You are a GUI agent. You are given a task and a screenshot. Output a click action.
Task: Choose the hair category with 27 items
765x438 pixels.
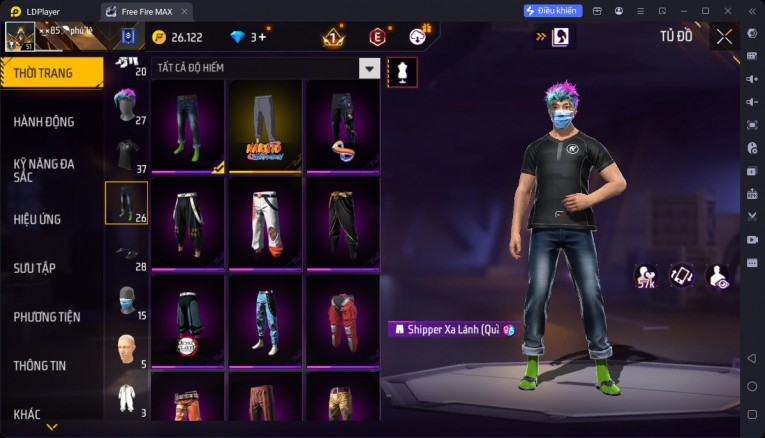tap(126, 104)
